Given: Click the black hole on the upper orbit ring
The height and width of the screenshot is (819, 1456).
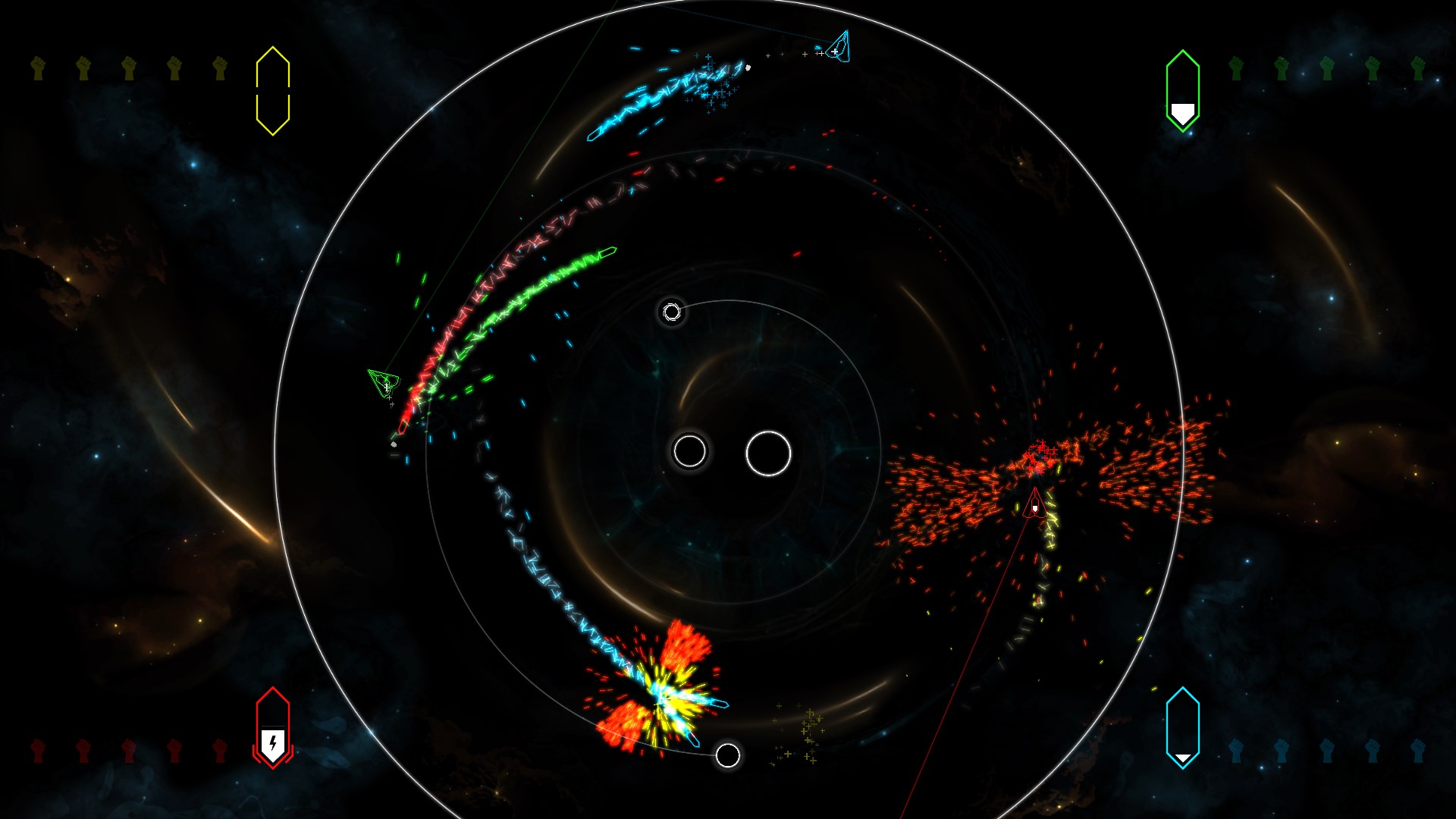Looking at the screenshot, I should (x=671, y=312).
